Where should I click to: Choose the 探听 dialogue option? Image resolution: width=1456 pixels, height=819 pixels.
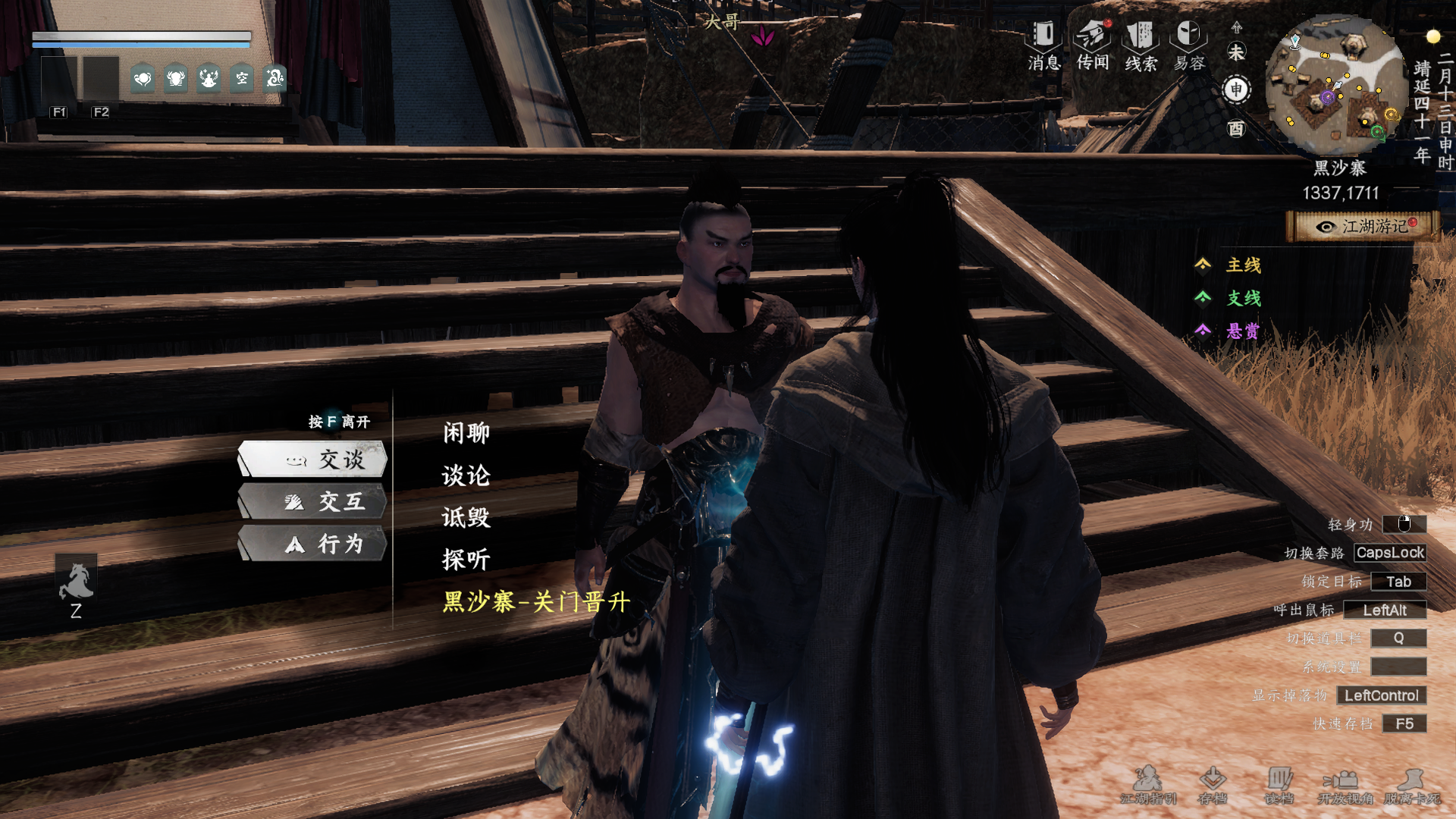pos(466,560)
